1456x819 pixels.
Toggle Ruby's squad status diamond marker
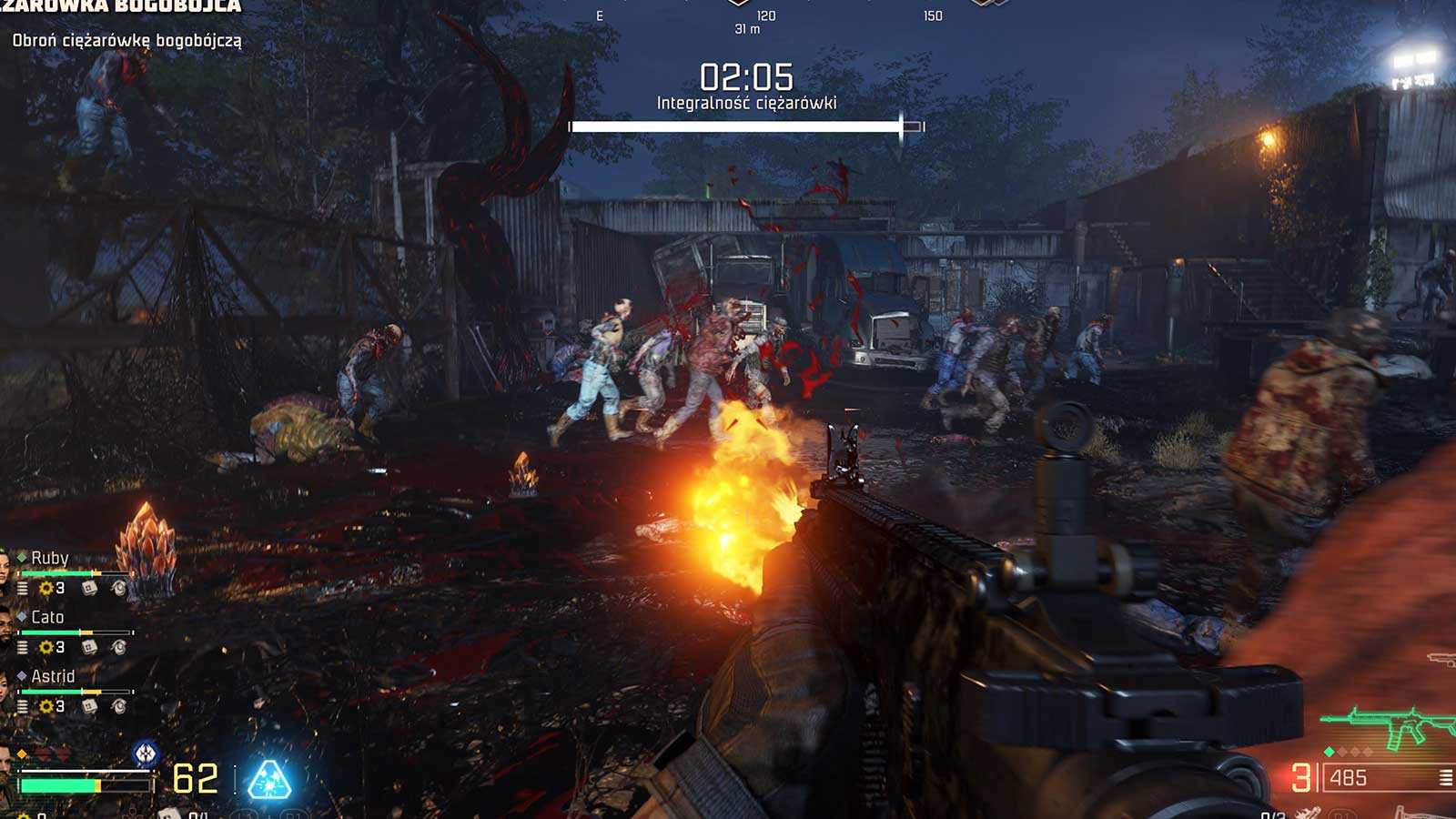[21, 556]
